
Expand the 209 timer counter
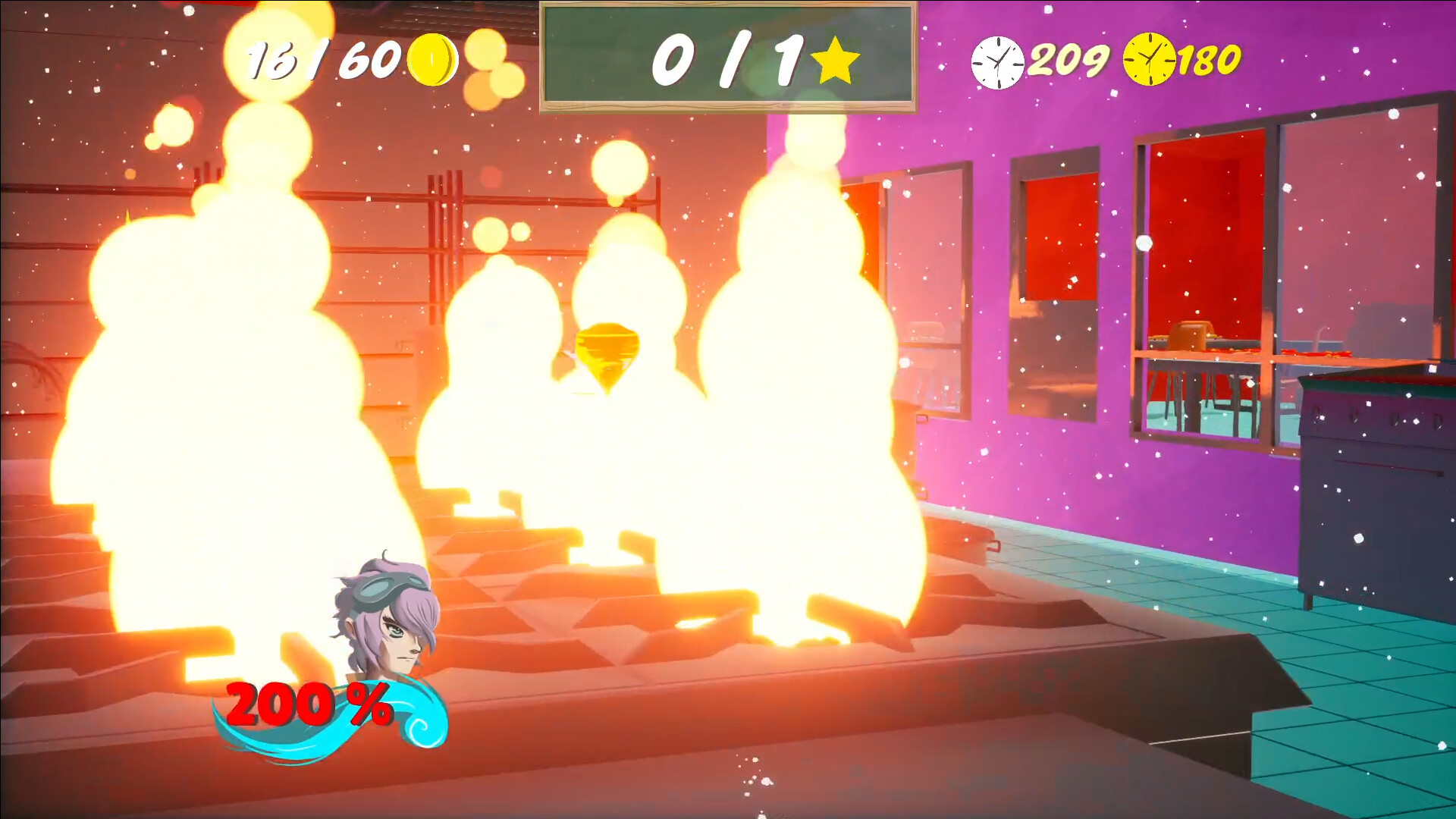click(x=1069, y=59)
